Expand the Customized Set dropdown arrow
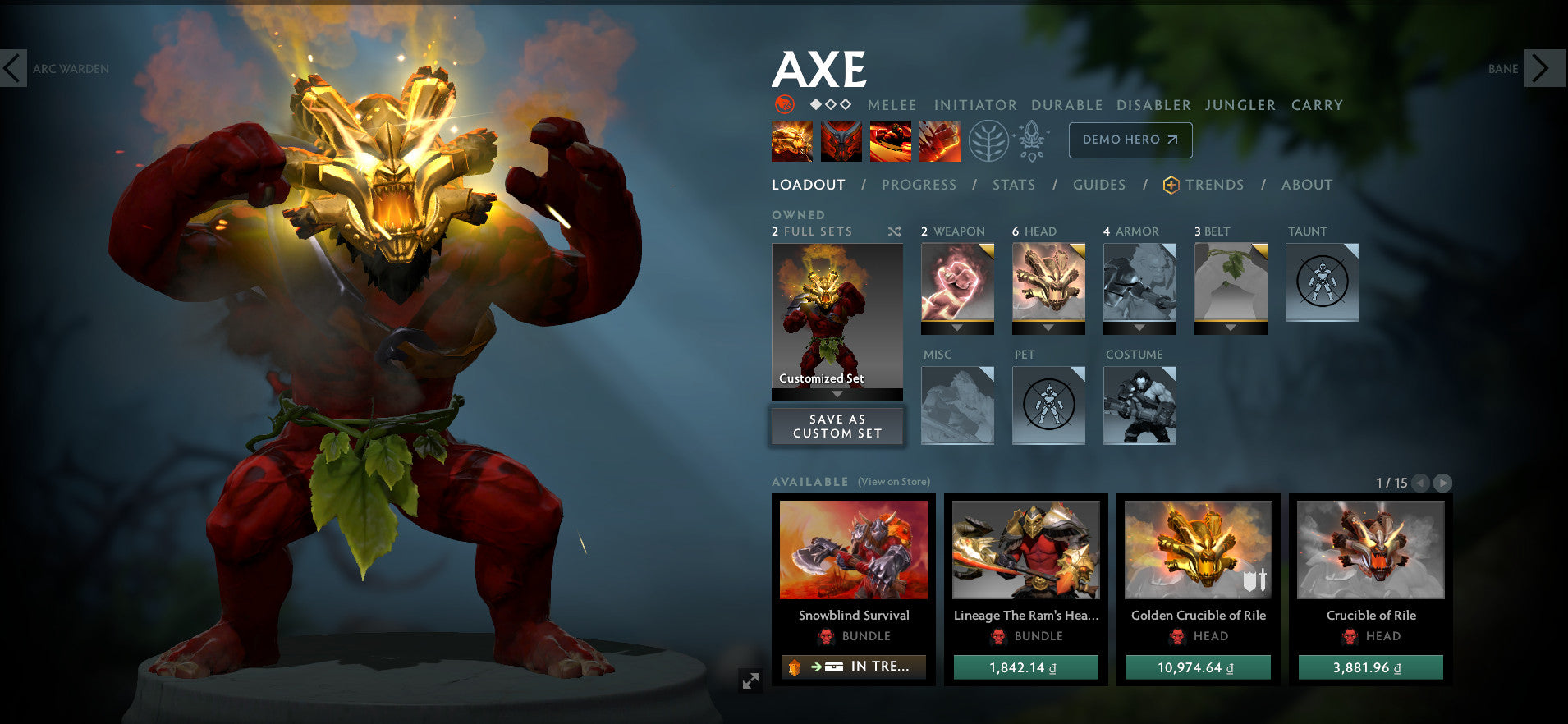1568x724 pixels. coord(836,393)
